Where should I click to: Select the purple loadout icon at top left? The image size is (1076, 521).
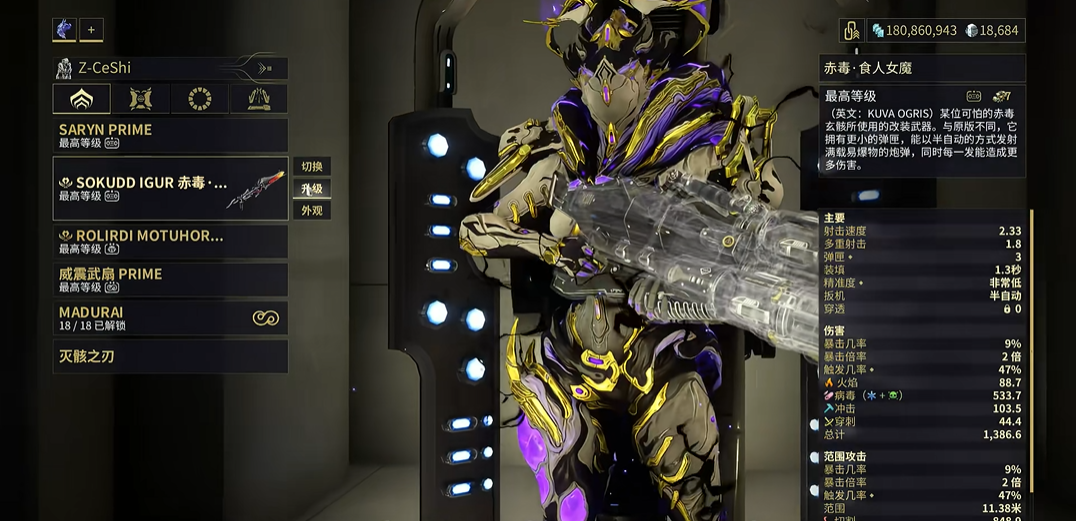pyautogui.click(x=64, y=30)
